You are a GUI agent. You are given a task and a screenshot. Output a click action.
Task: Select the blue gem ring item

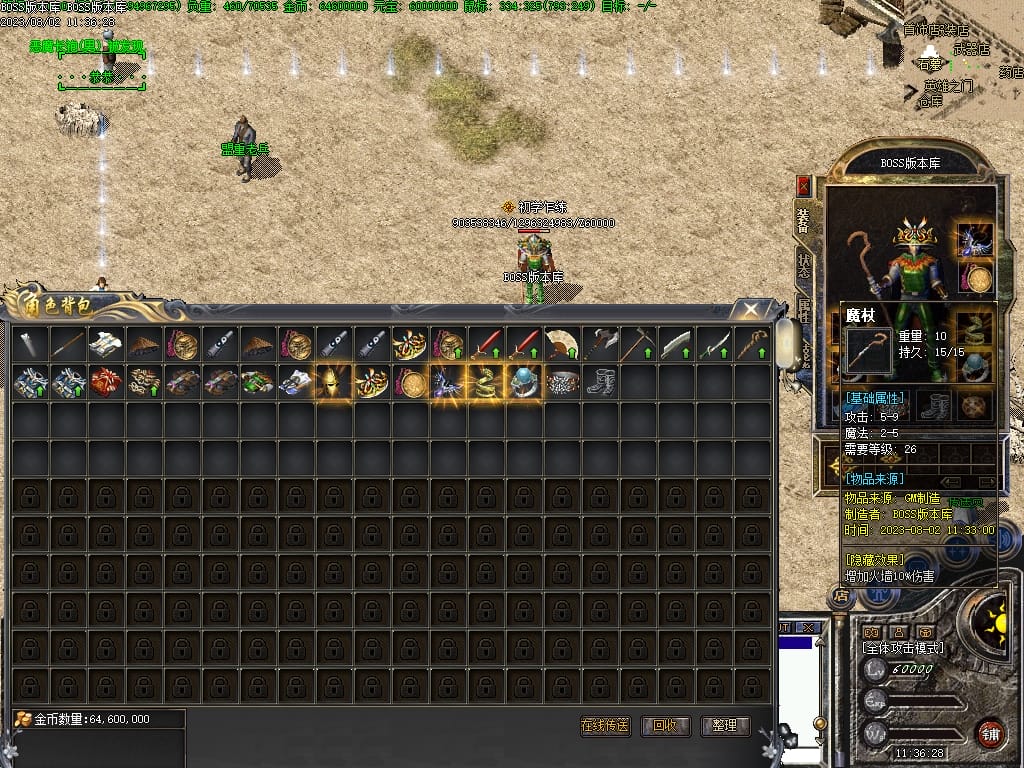(524, 382)
